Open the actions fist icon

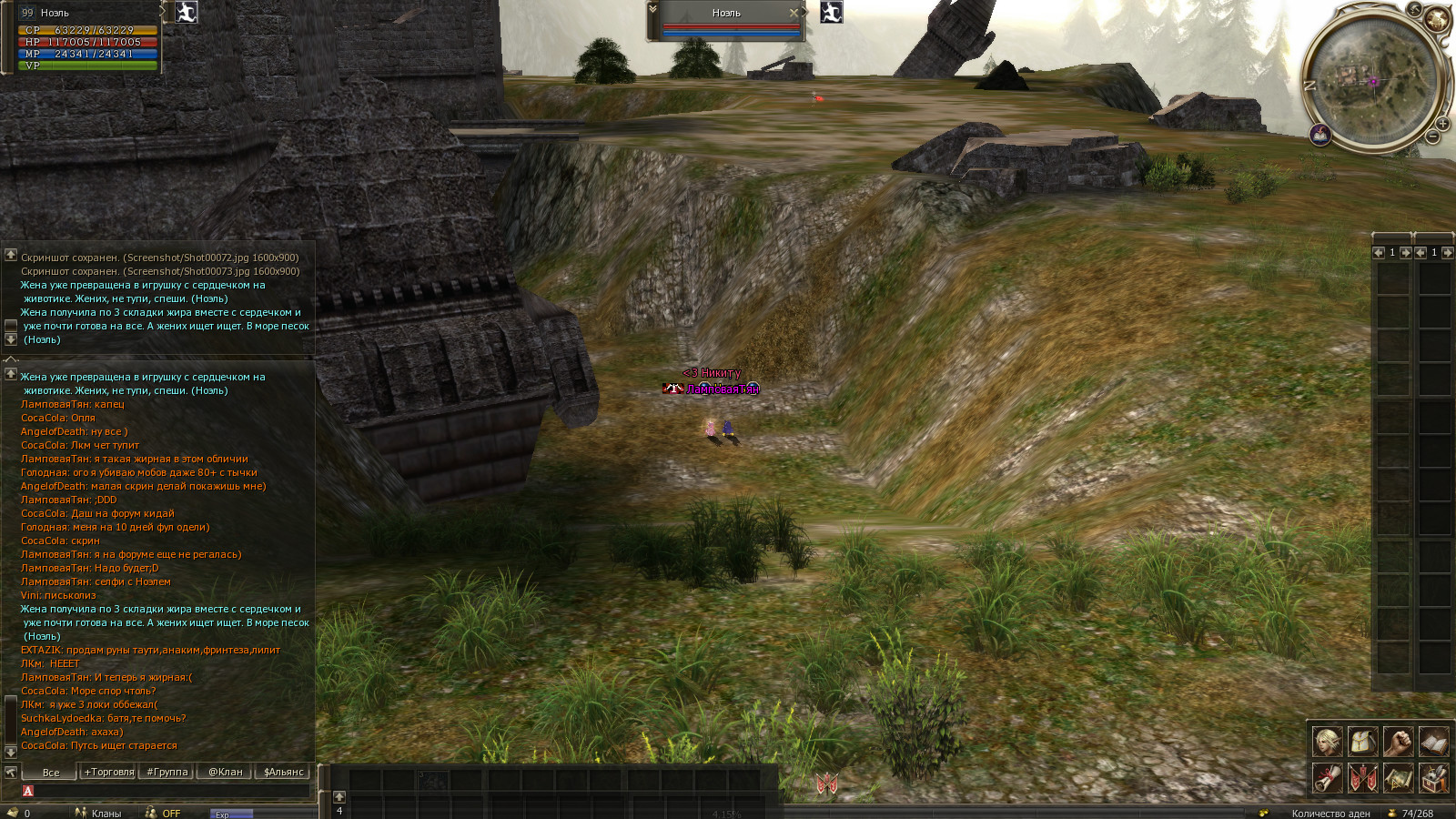[1398, 742]
